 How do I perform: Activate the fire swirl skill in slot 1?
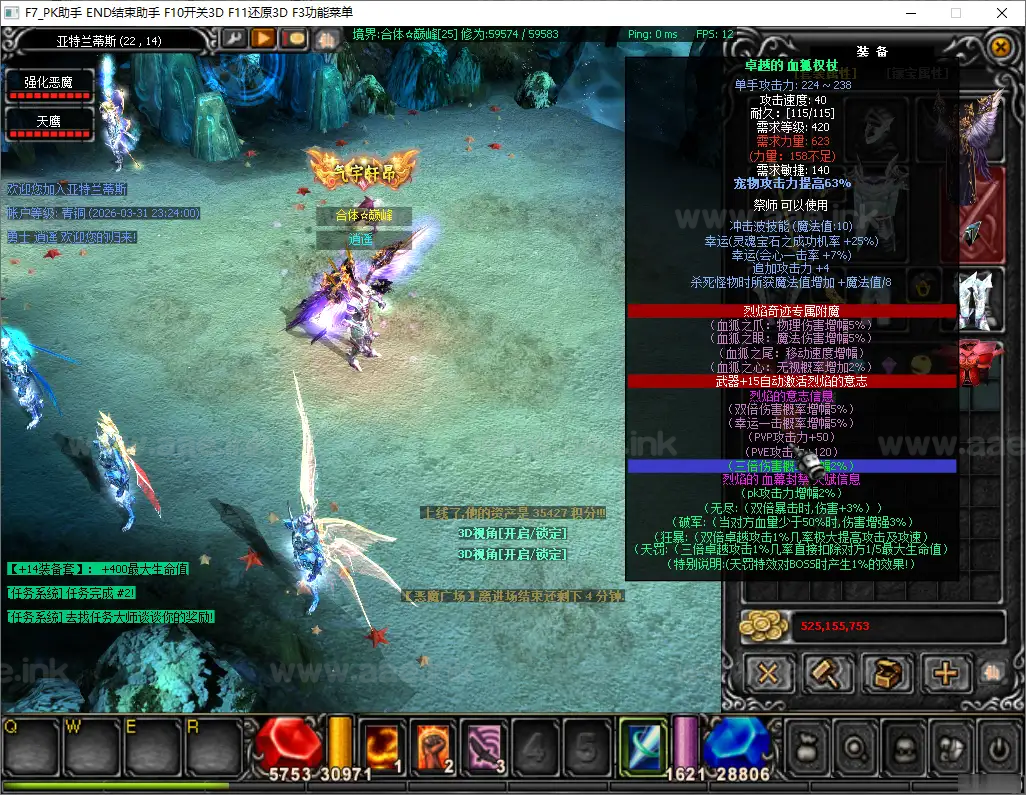(382, 747)
